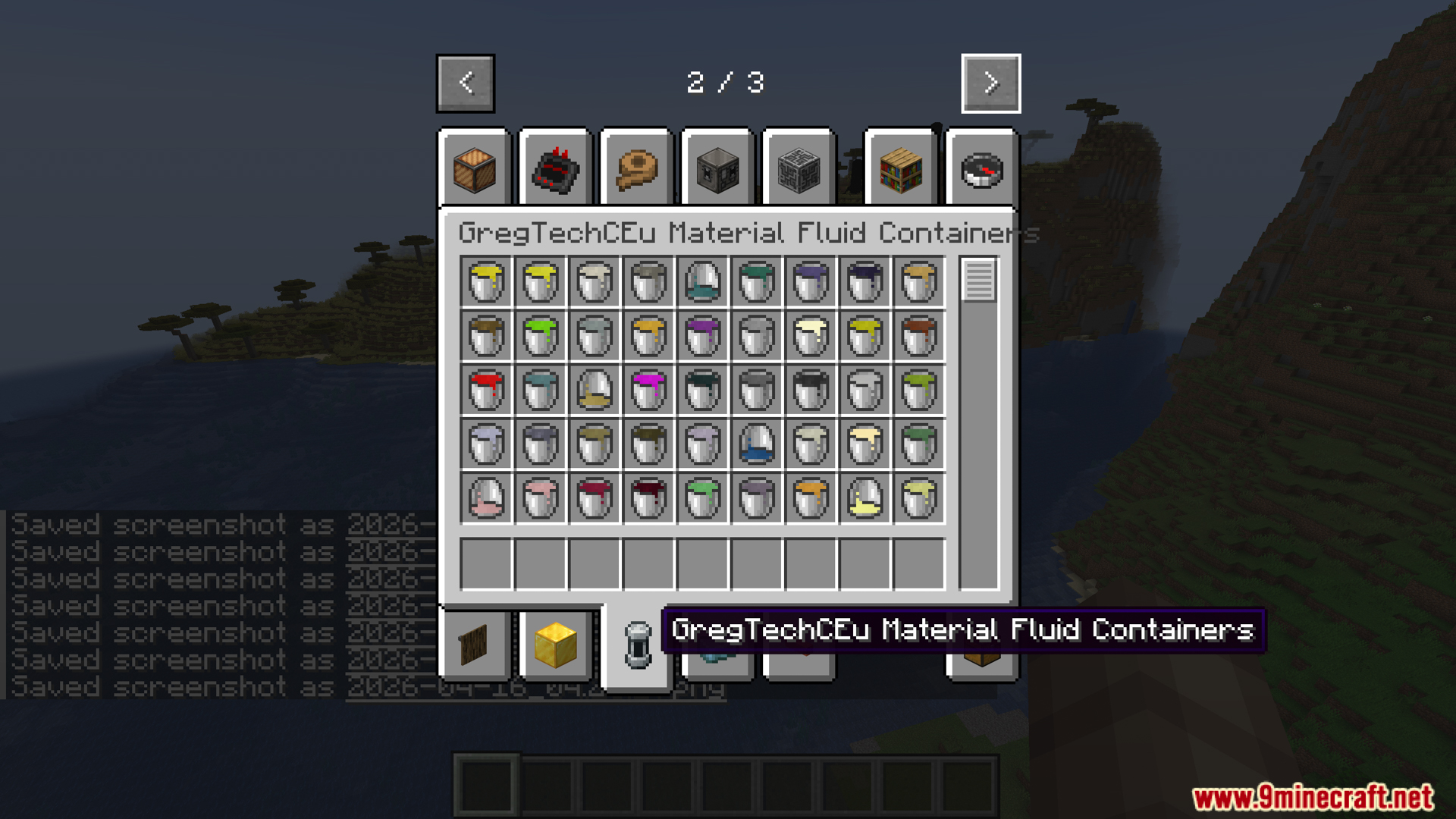This screenshot has height=819, width=1456.
Task: Grab the purple fluid bucket in second row
Action: tap(701, 336)
